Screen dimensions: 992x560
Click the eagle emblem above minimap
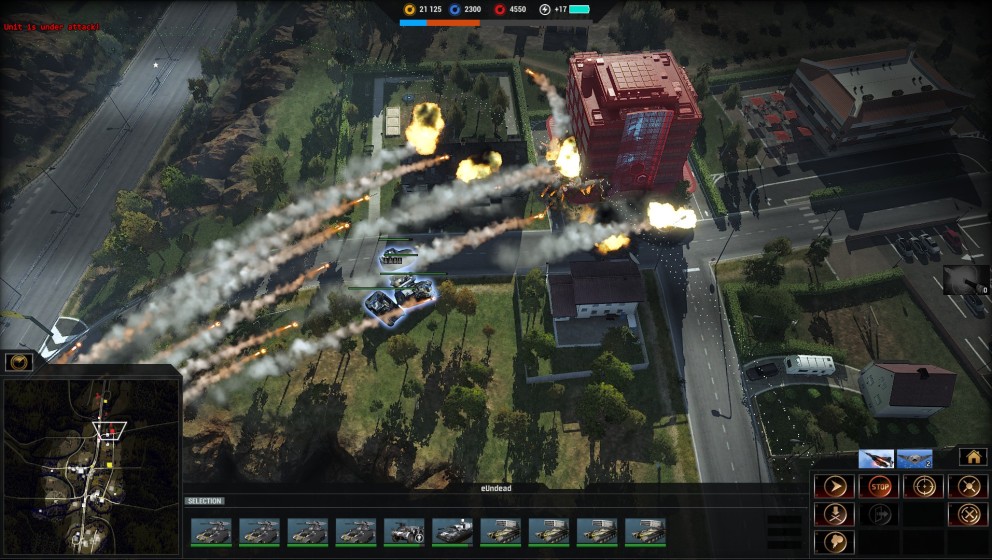[18, 362]
